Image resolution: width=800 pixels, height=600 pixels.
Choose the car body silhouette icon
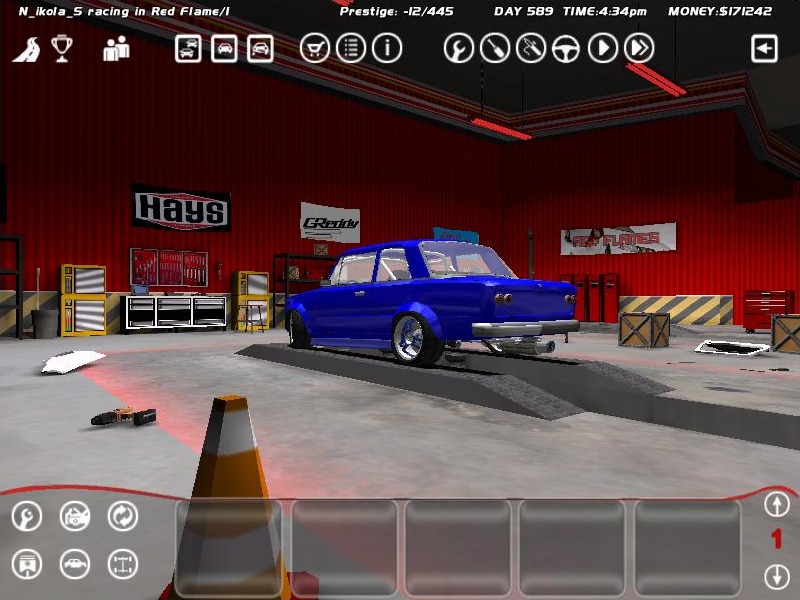pyautogui.click(x=75, y=564)
